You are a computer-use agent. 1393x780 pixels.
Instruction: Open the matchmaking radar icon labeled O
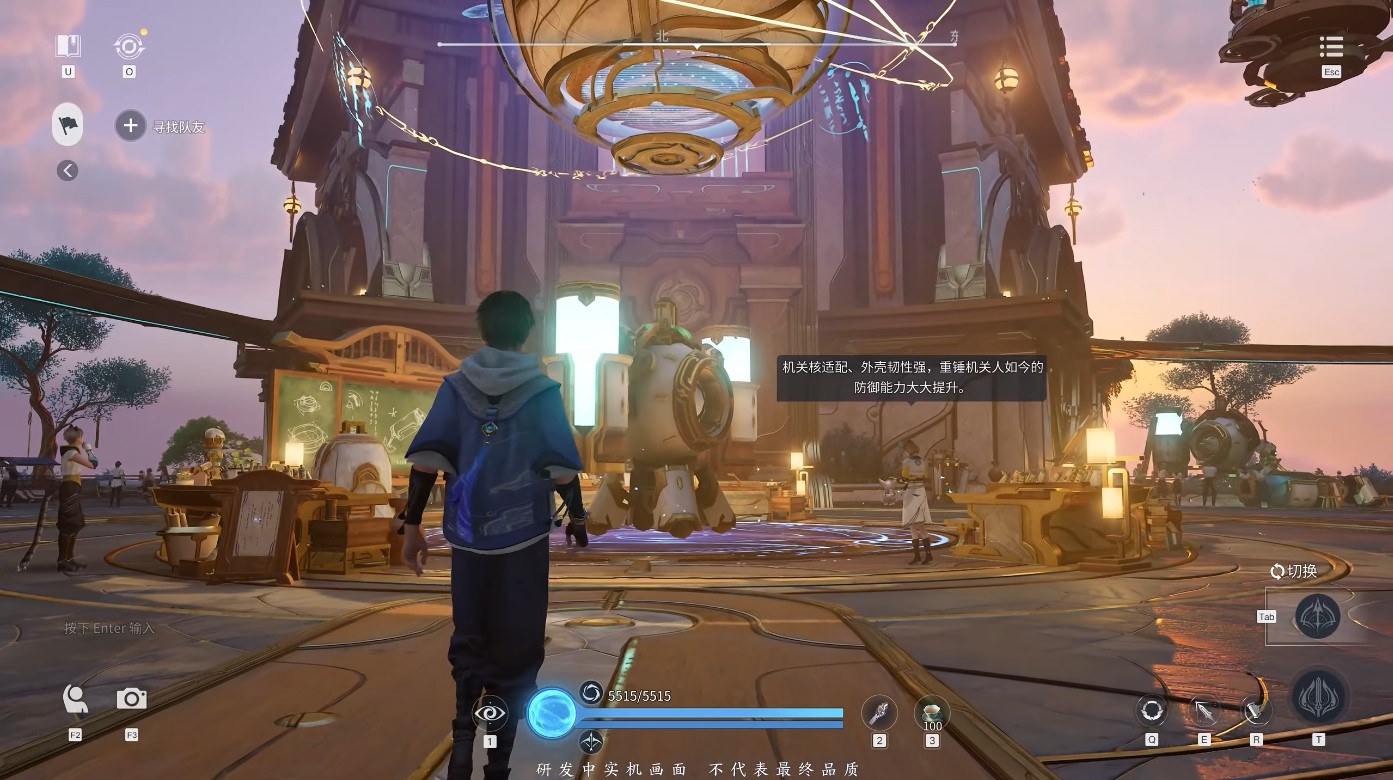point(128,45)
